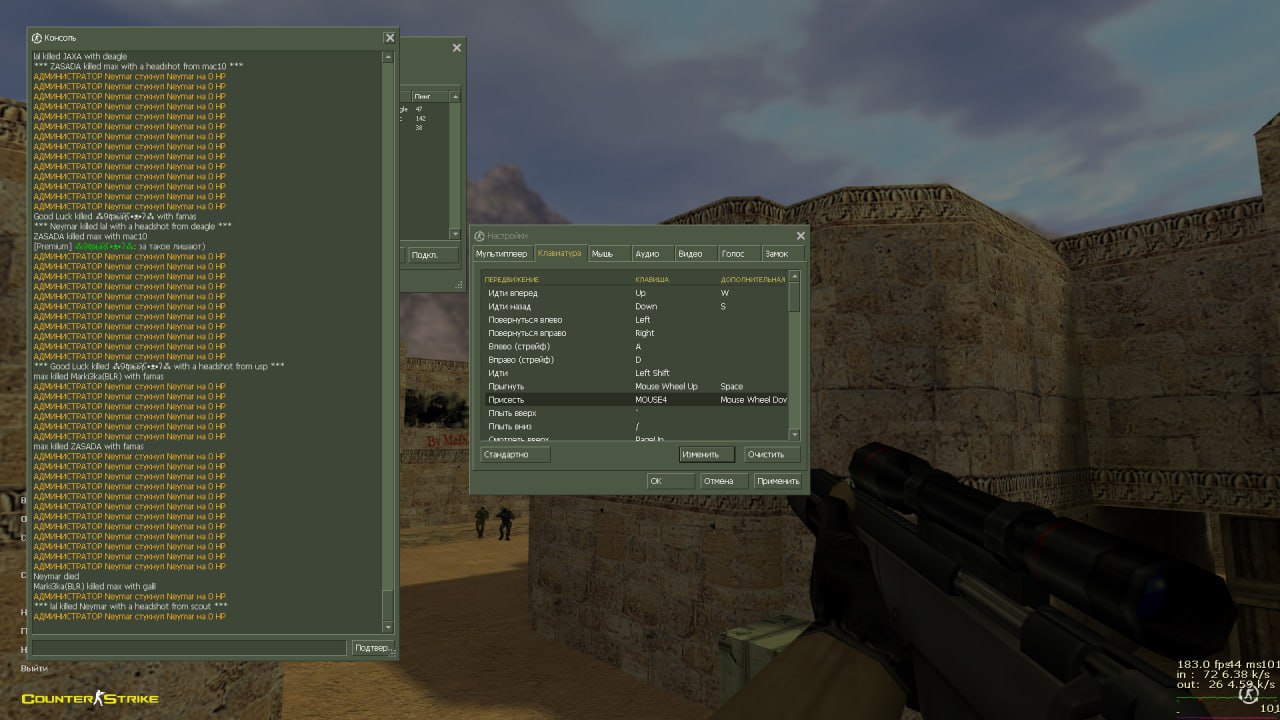Screen dimensions: 1280x720
Task: Submit the console command with Подтвер. button
Action: coord(373,648)
